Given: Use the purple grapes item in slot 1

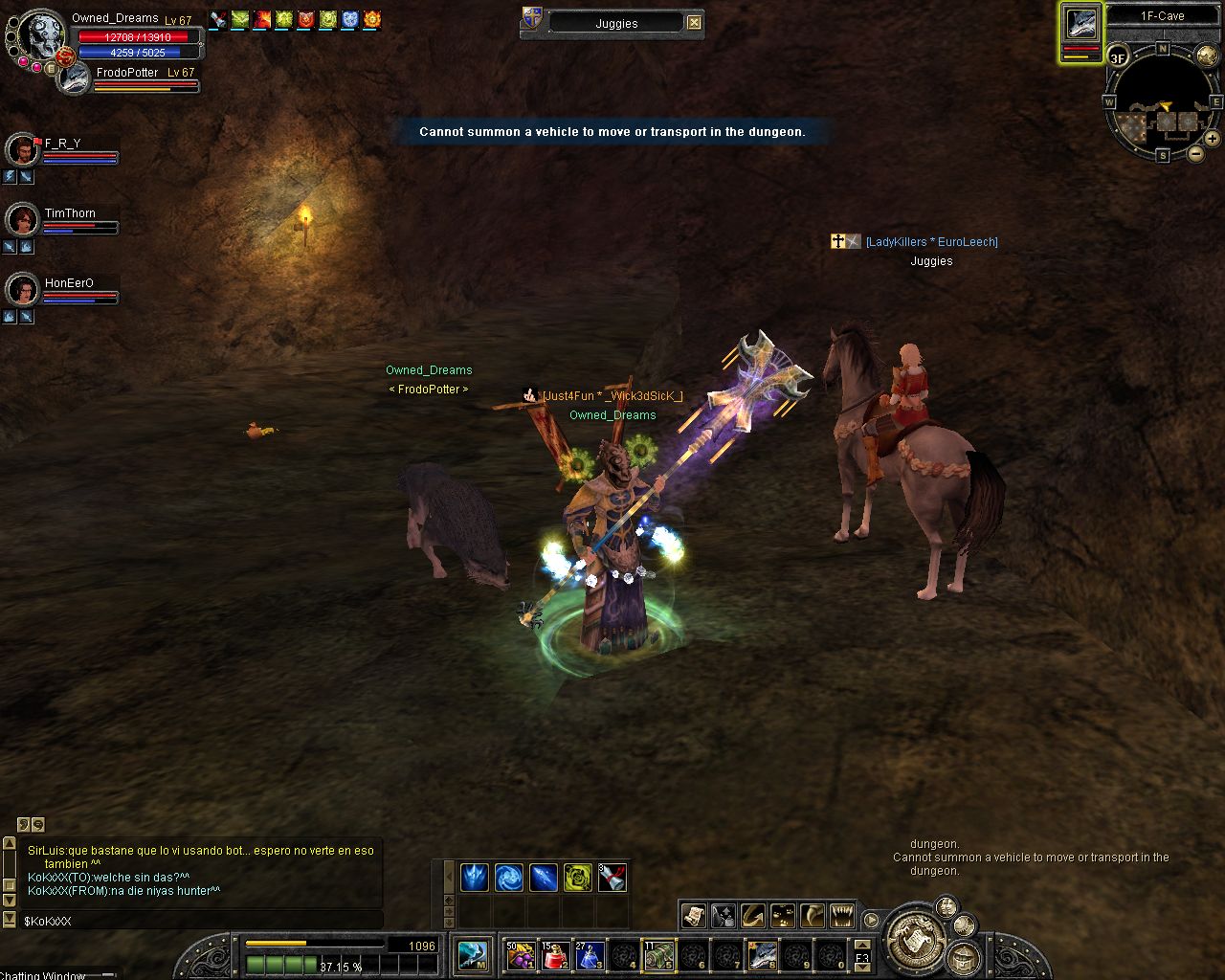Looking at the screenshot, I should pos(520,955).
